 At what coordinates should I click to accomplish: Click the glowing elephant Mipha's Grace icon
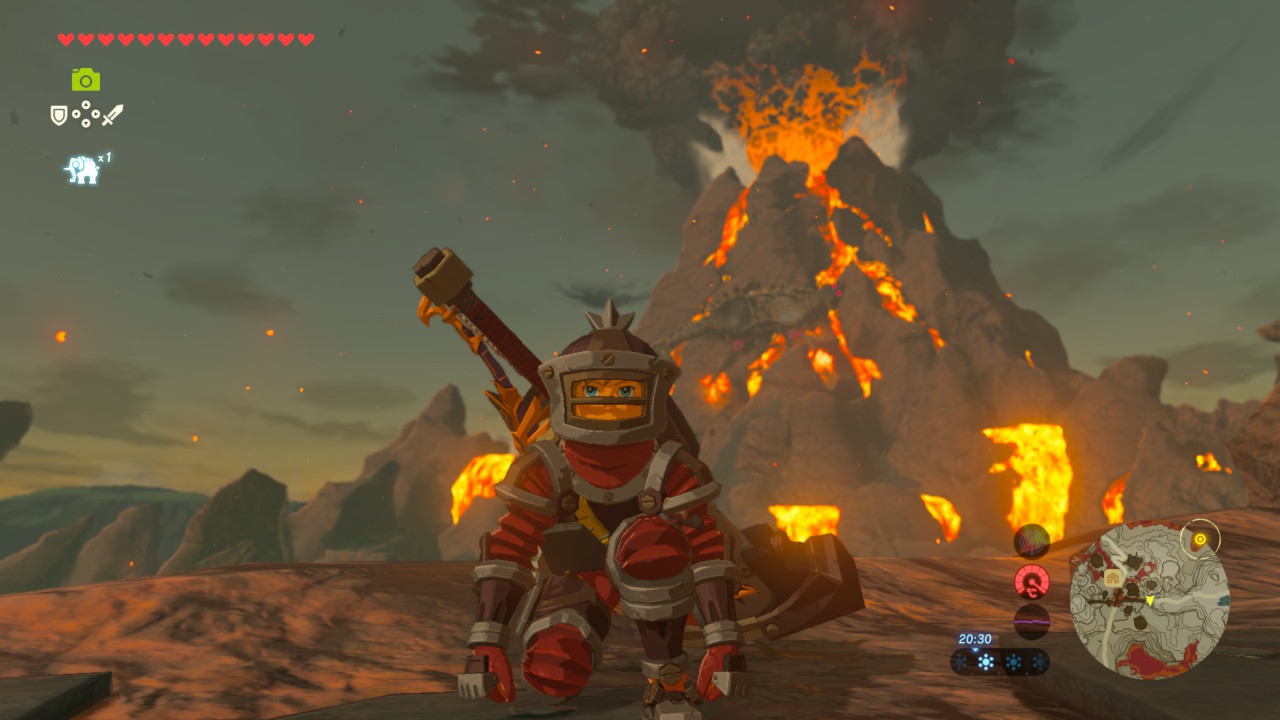[x=82, y=170]
